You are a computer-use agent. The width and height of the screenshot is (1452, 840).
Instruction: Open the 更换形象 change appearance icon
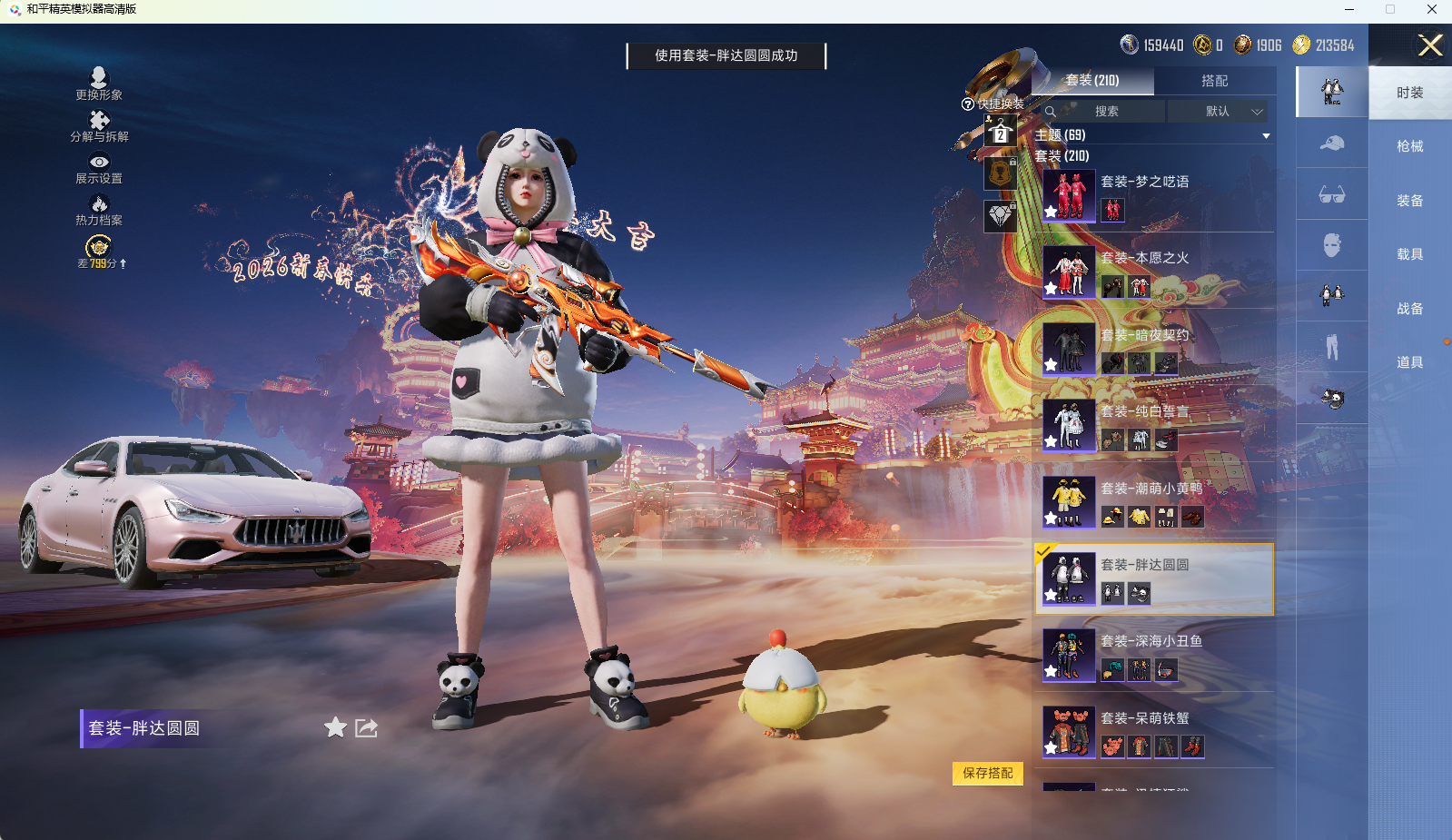point(100,78)
